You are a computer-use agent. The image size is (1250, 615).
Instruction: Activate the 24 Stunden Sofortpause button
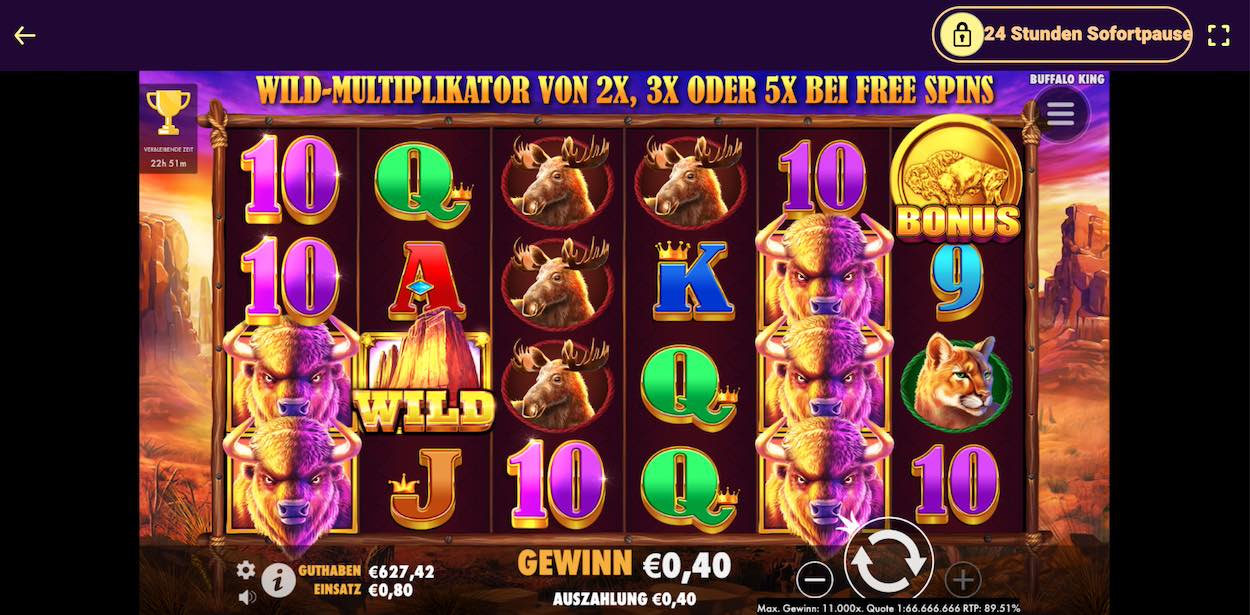1062,35
